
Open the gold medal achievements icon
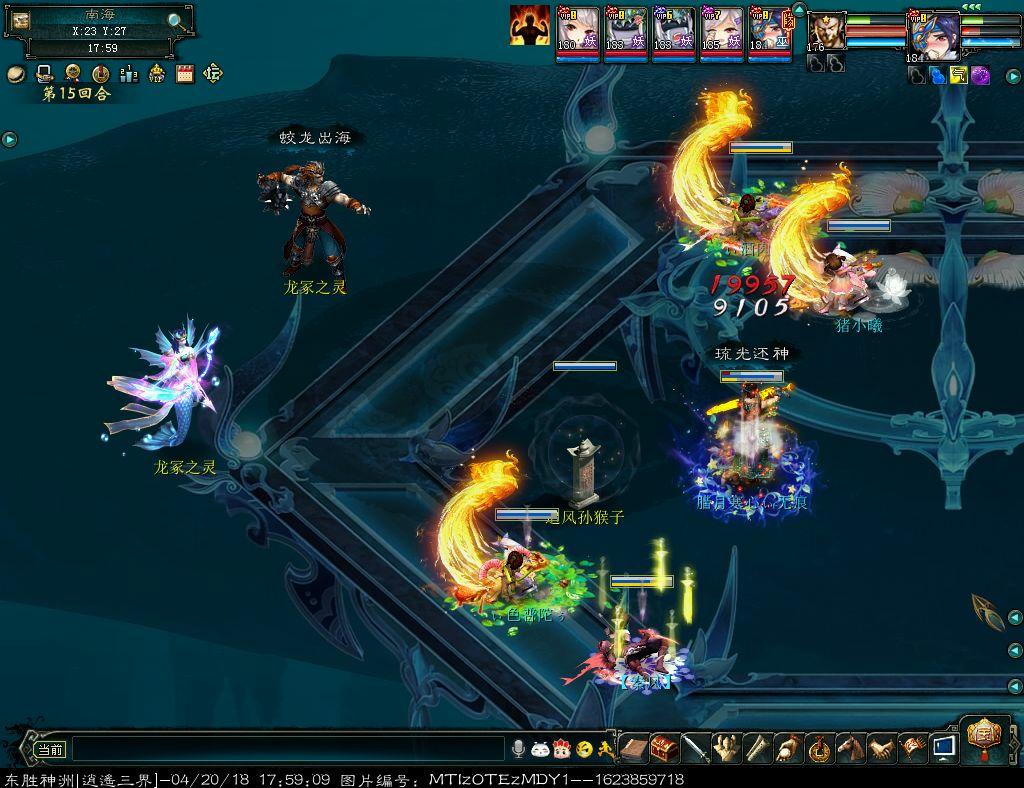click(72, 73)
